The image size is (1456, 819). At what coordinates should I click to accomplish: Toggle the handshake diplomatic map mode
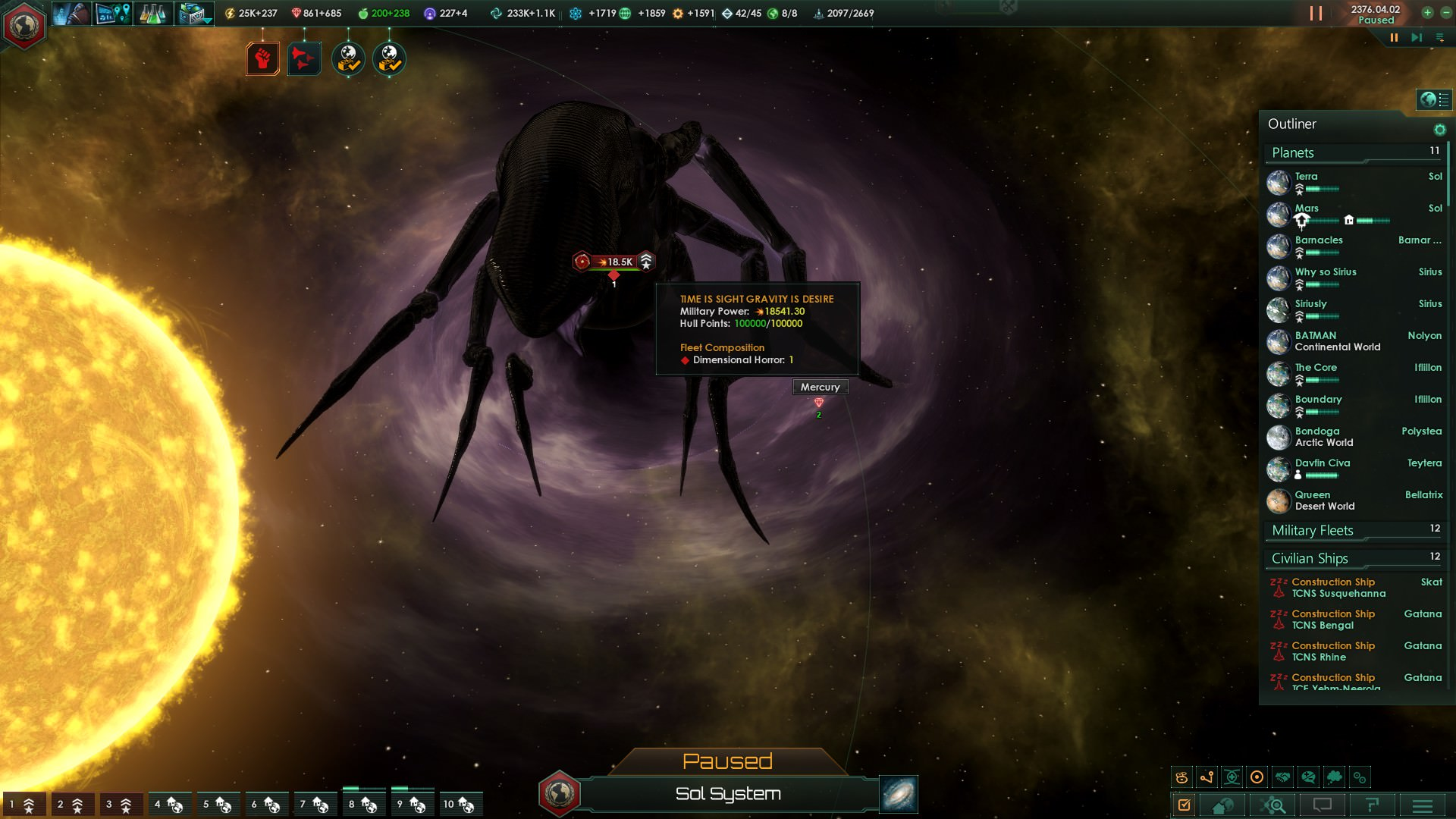pyautogui.click(x=1282, y=777)
